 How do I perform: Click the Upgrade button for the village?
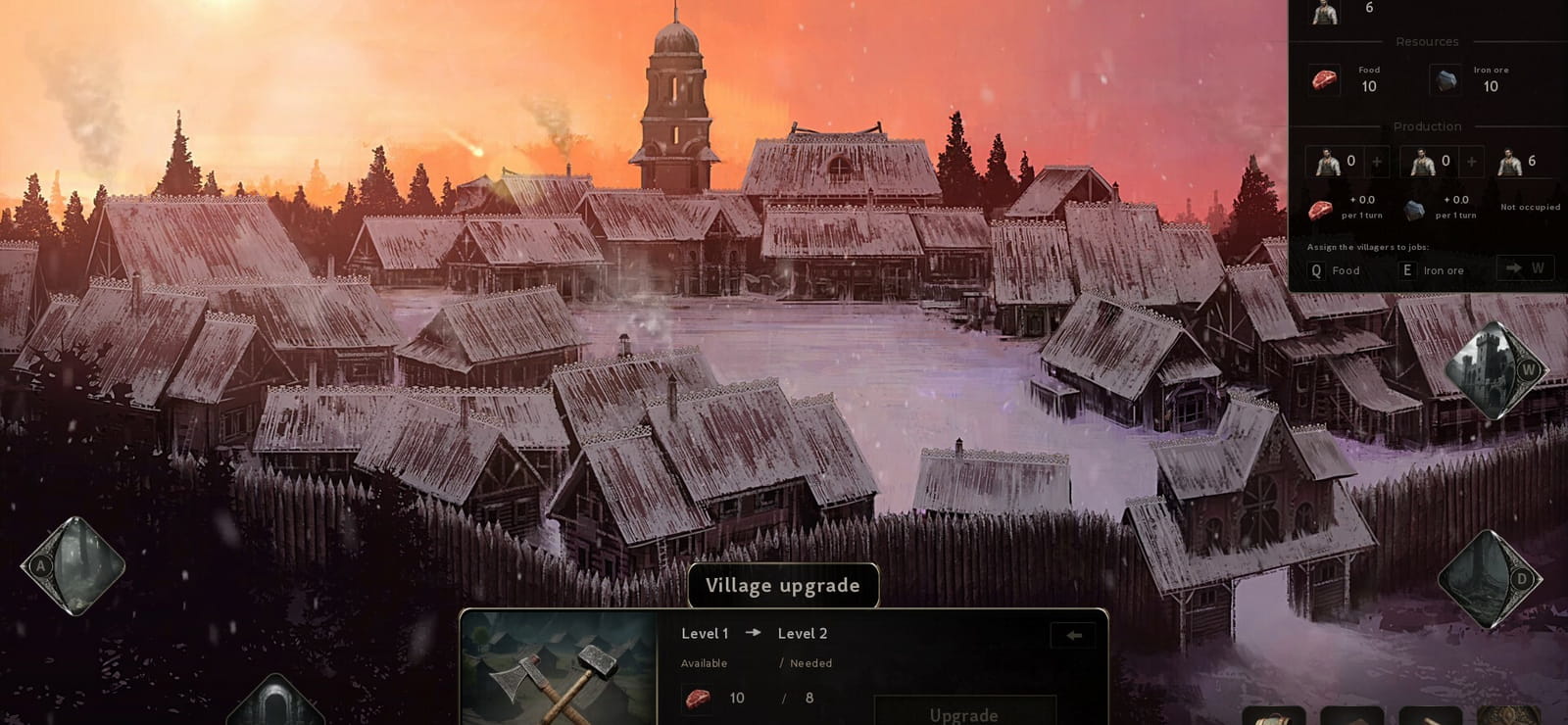point(964,712)
